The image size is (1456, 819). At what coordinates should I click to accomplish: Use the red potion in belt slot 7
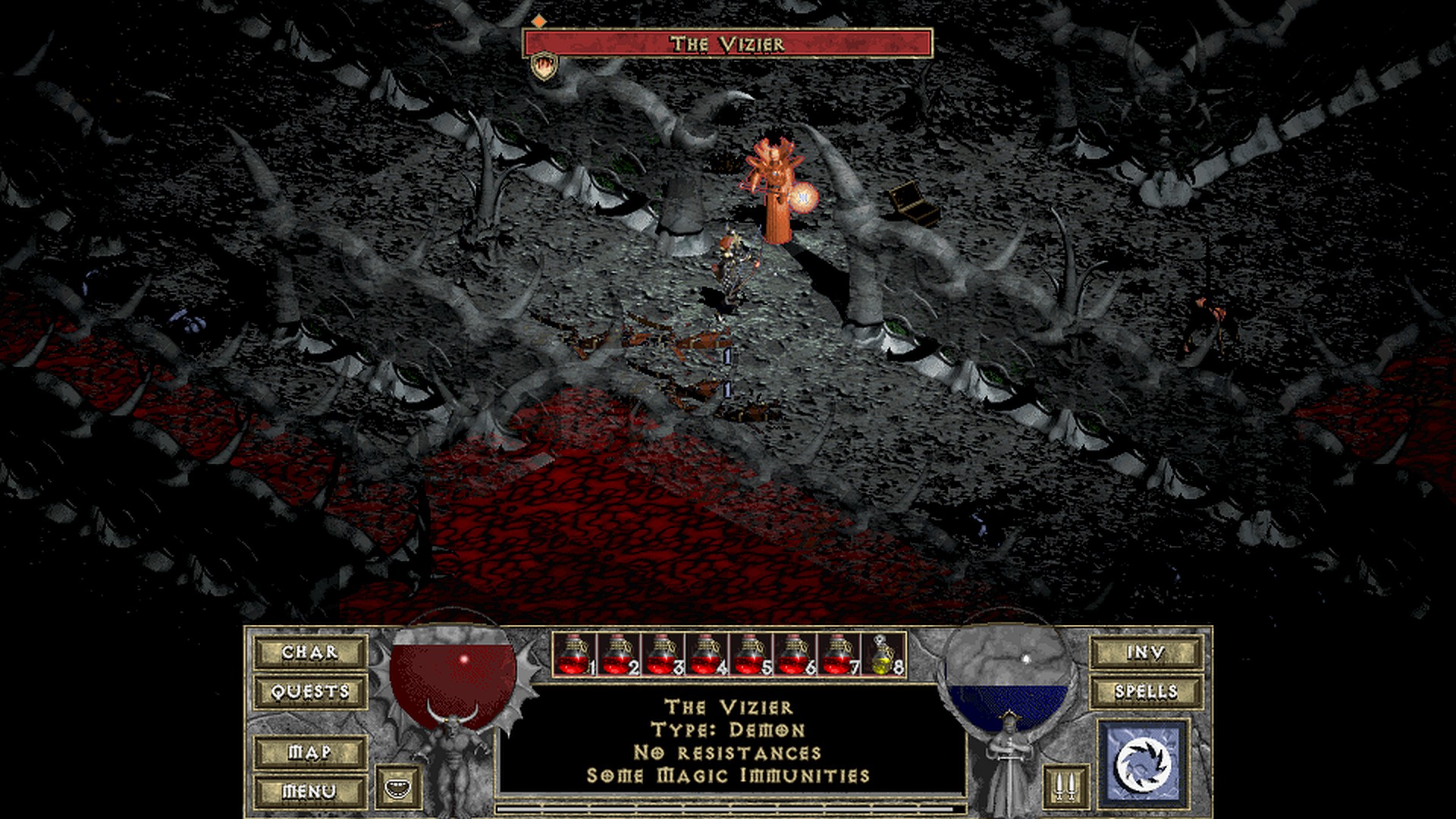838,654
